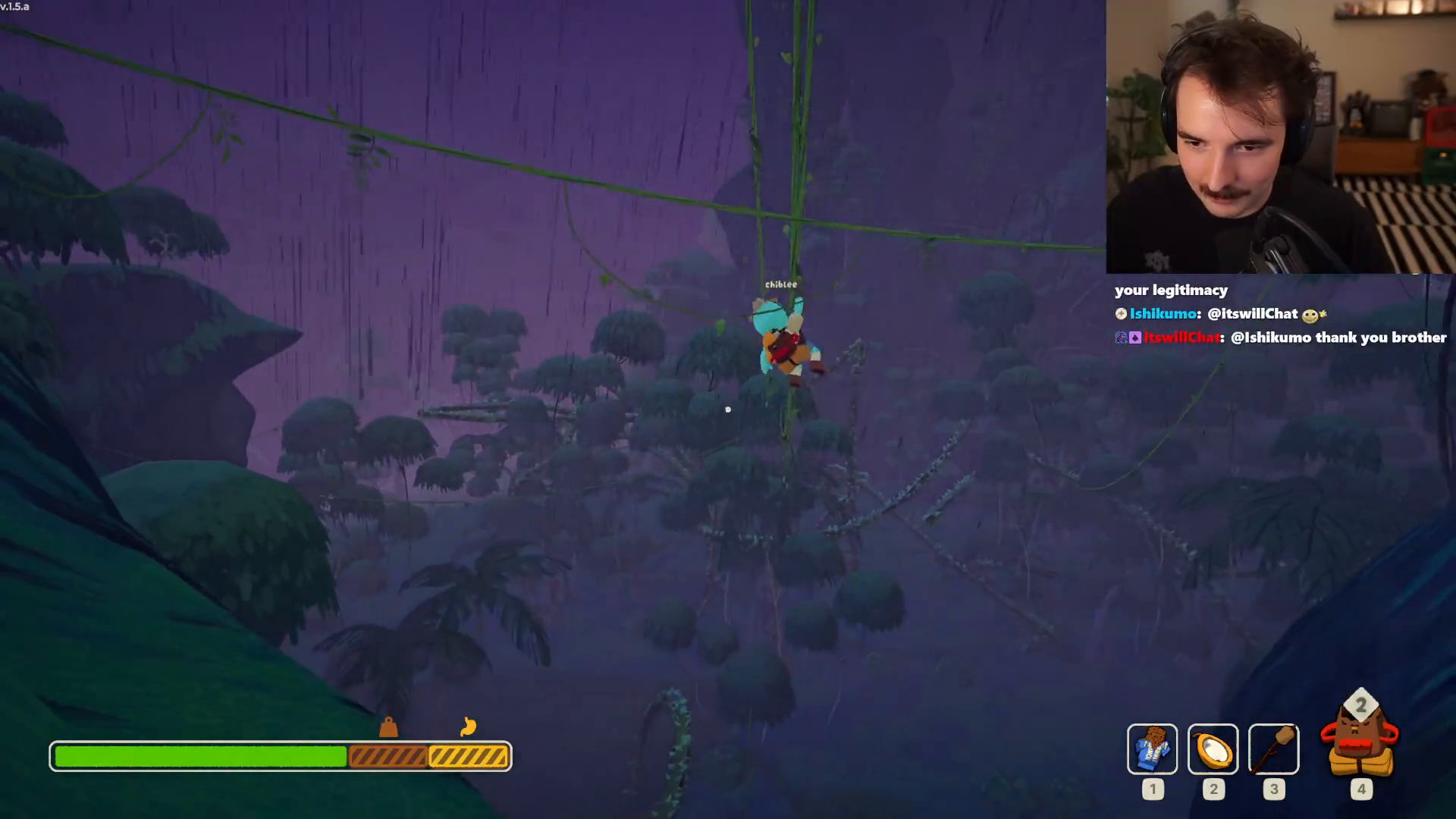Click the username itswillChat in chat
The height and width of the screenshot is (819, 1456).
(1183, 337)
